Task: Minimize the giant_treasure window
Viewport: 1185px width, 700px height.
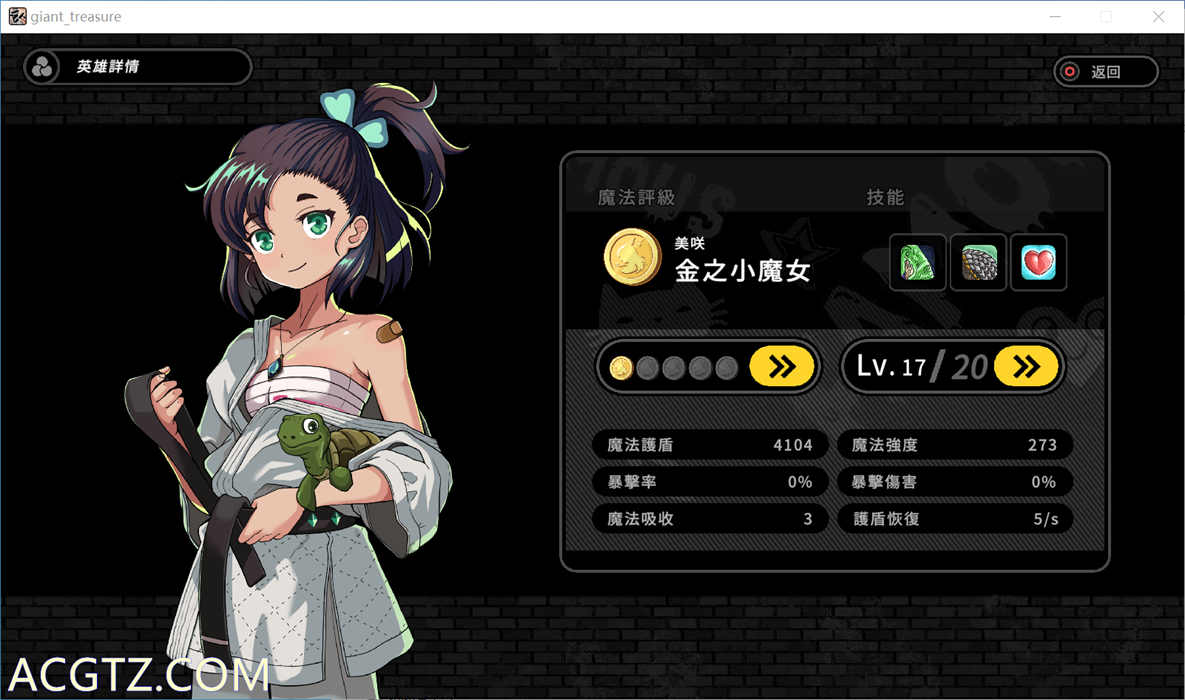Action: (x=1054, y=17)
